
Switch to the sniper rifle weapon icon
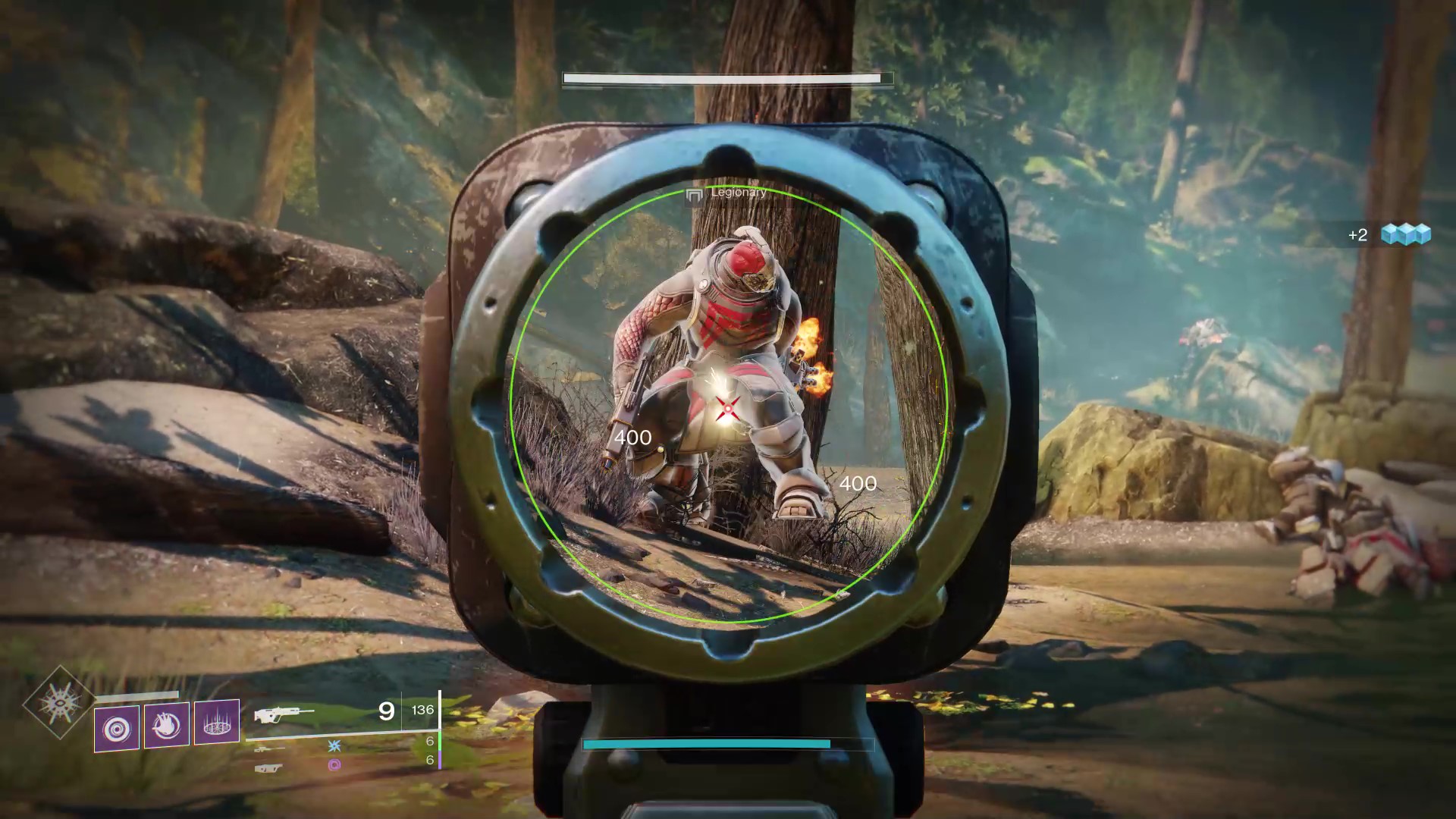268,748
